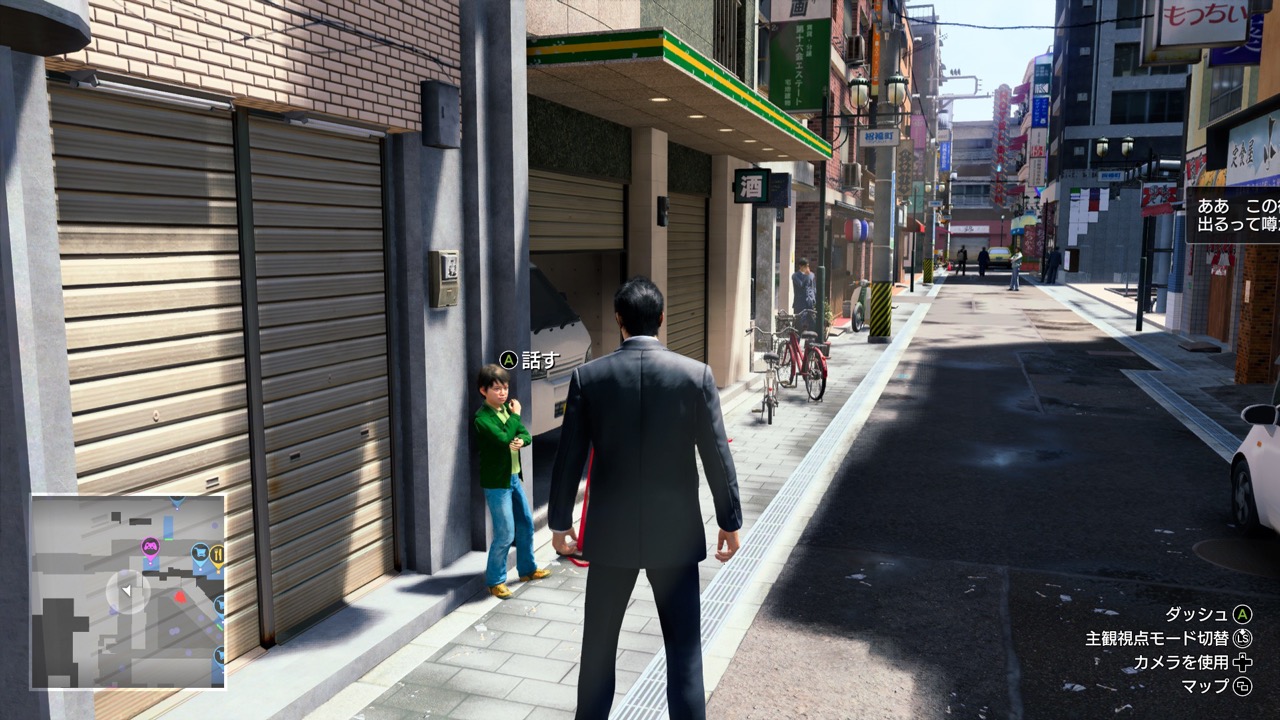Click the minimap zoom circle around the player
Viewport: 1280px width, 720px height.
click(128, 590)
